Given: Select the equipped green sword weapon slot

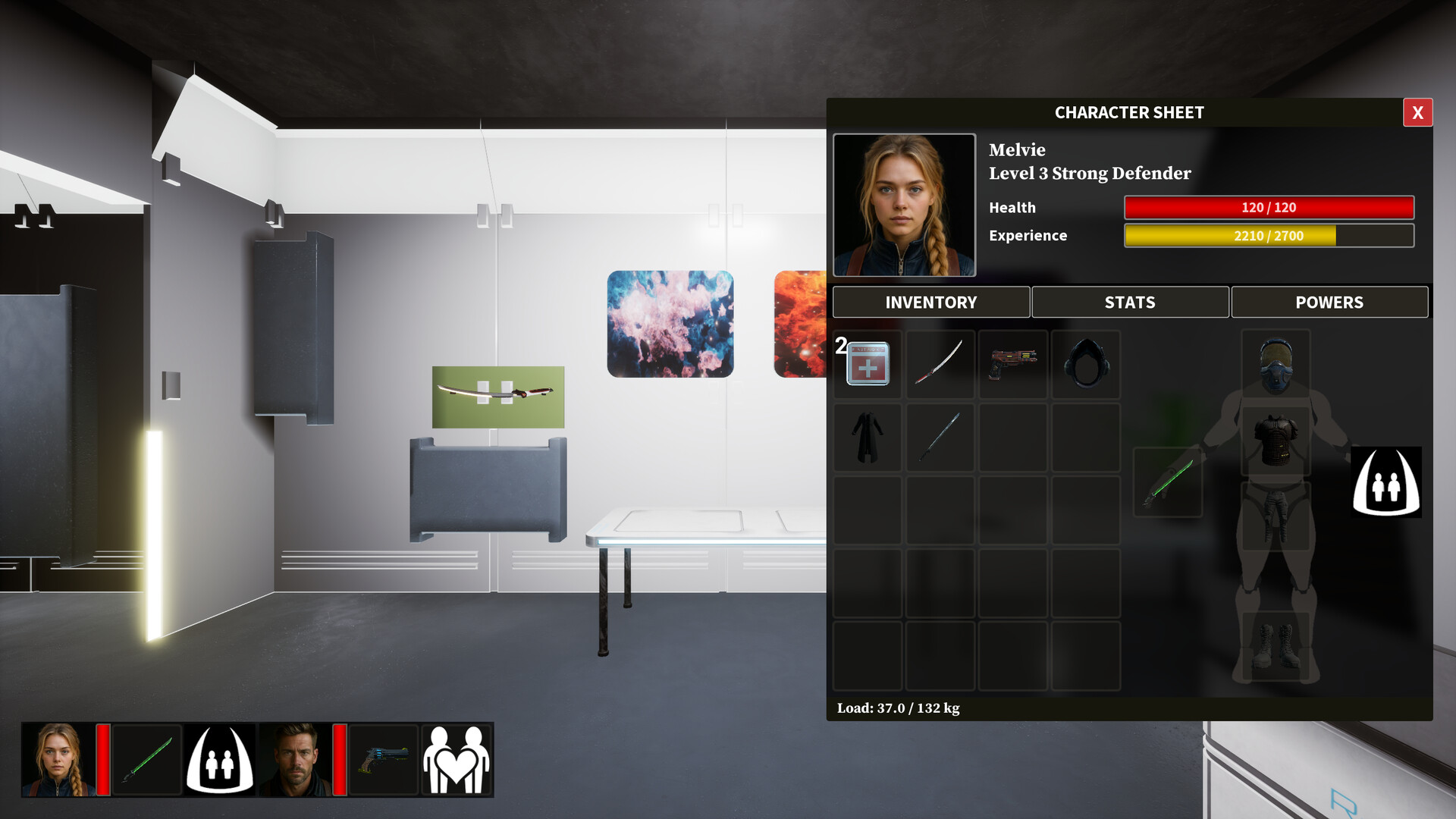Looking at the screenshot, I should pos(1168,483).
